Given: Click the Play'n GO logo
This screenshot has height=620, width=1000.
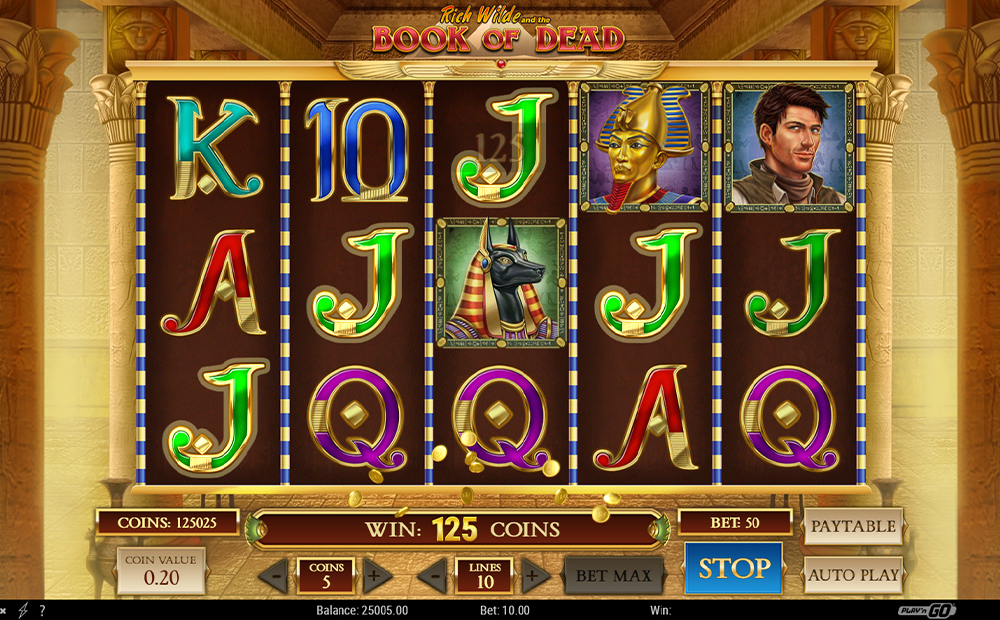Looking at the screenshot, I should pyautogui.click(x=926, y=610).
